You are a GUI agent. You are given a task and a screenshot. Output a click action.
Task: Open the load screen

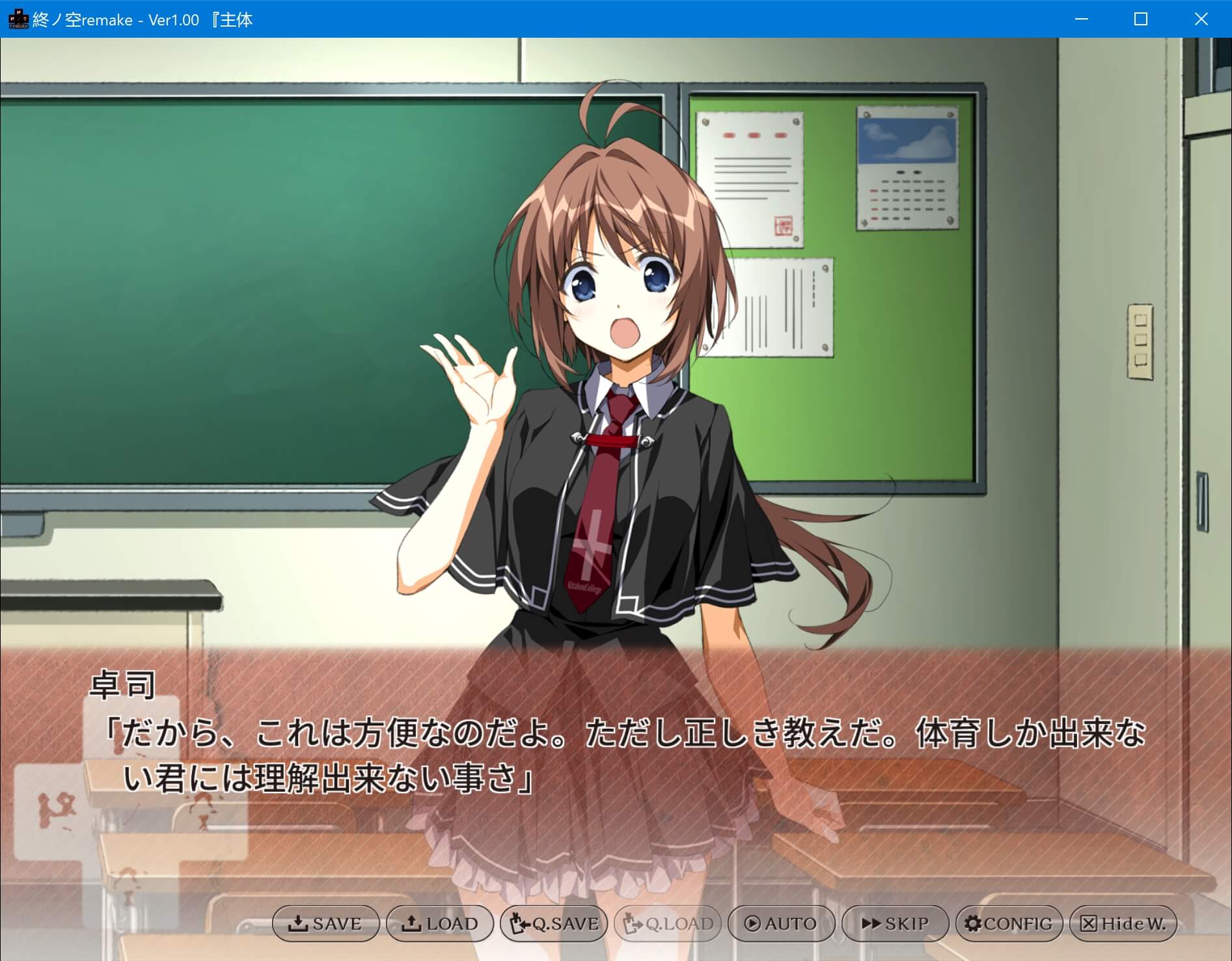tap(439, 923)
